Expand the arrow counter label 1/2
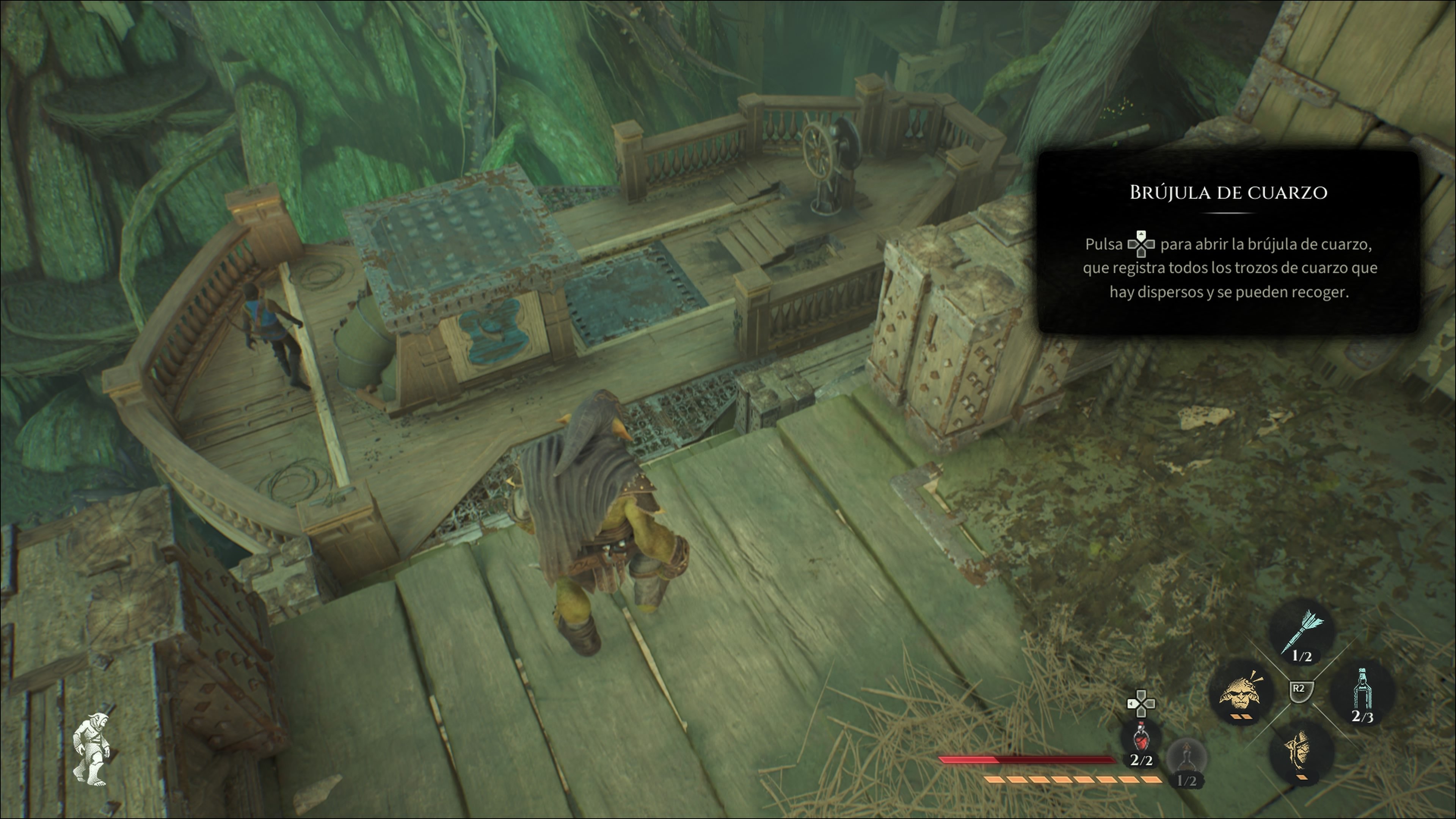 [x=1302, y=656]
